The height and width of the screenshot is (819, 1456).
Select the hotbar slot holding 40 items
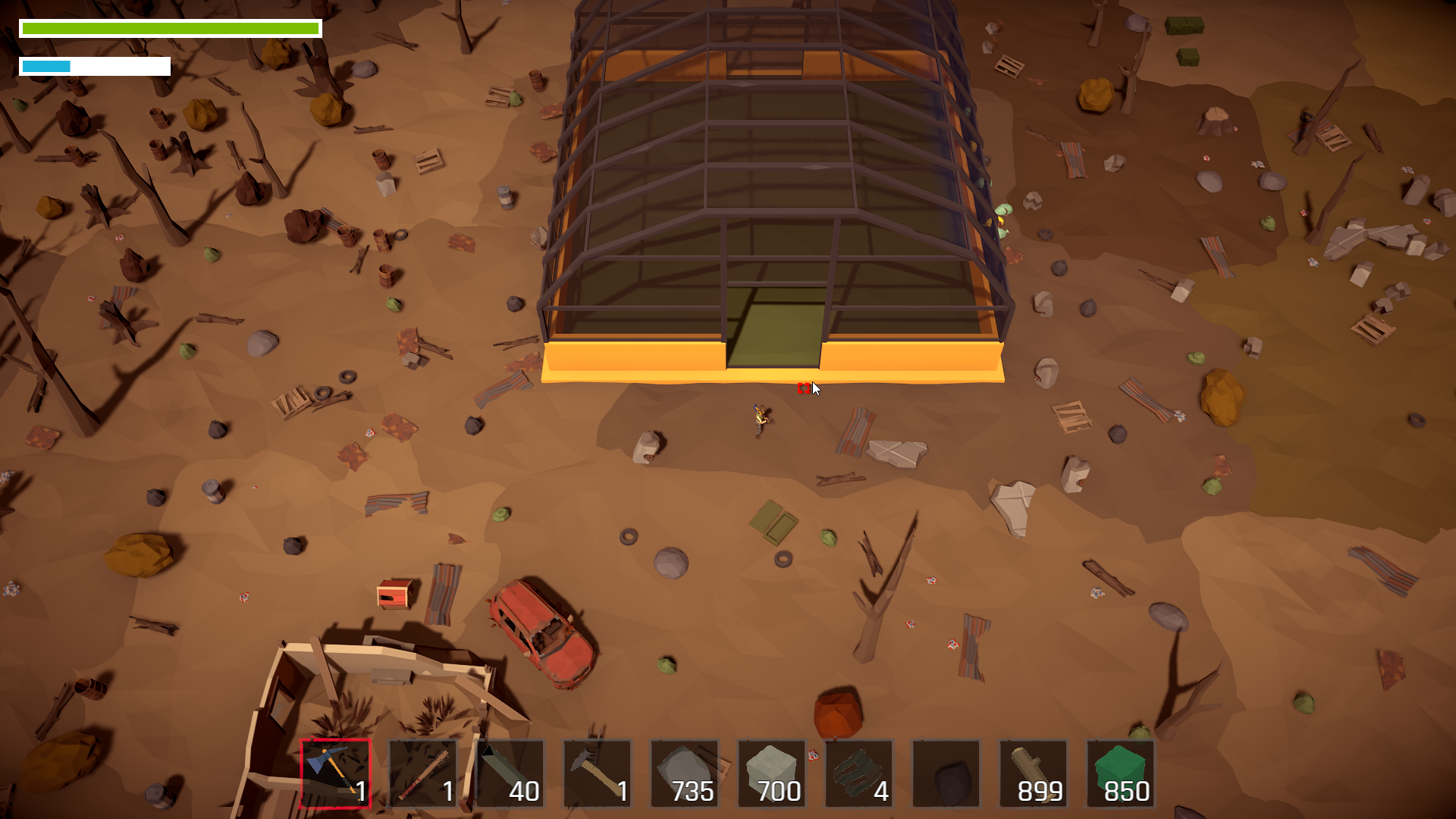(510, 773)
